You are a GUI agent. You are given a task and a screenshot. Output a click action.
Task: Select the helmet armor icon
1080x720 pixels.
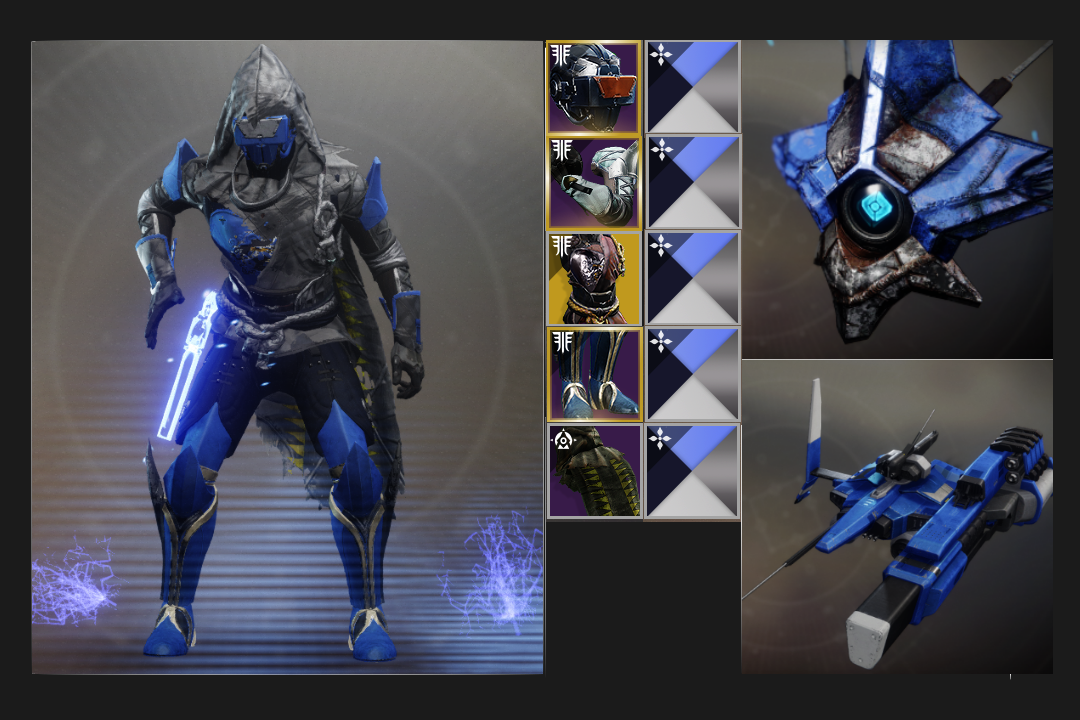pos(594,87)
